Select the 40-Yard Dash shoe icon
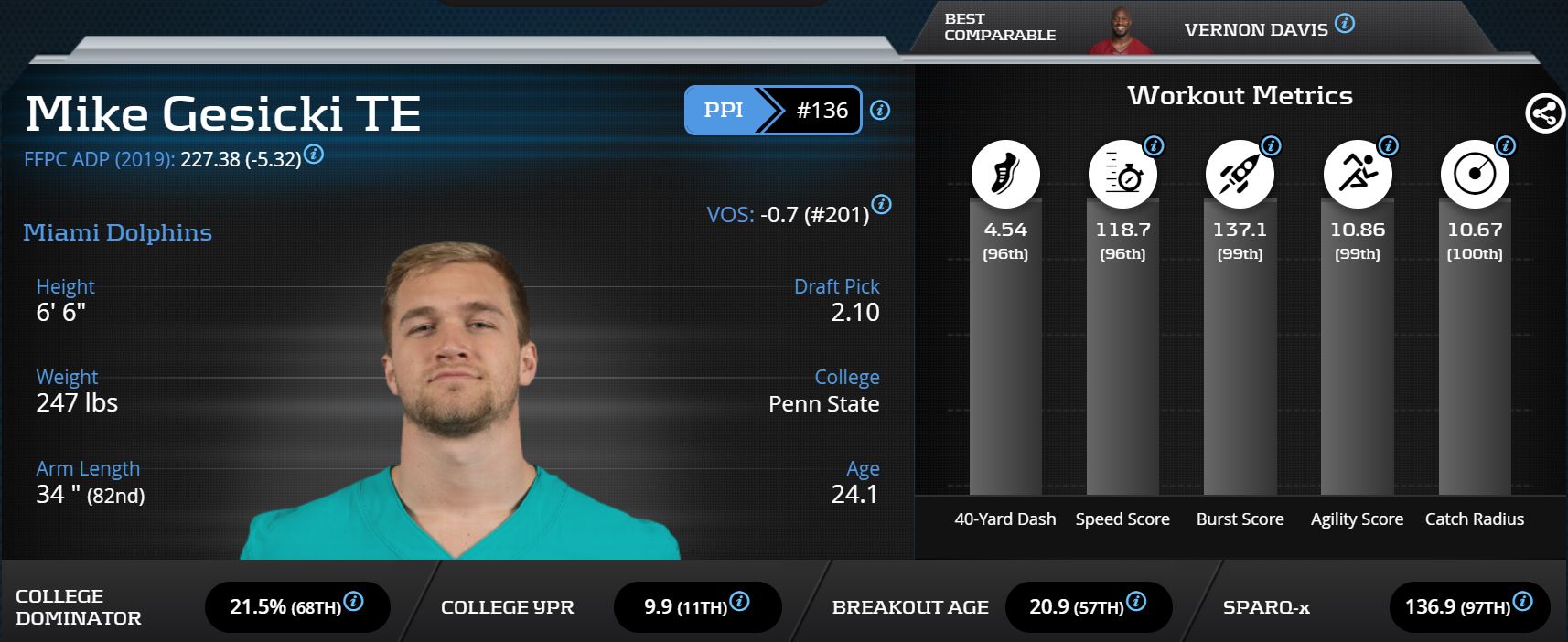 [x=1004, y=174]
